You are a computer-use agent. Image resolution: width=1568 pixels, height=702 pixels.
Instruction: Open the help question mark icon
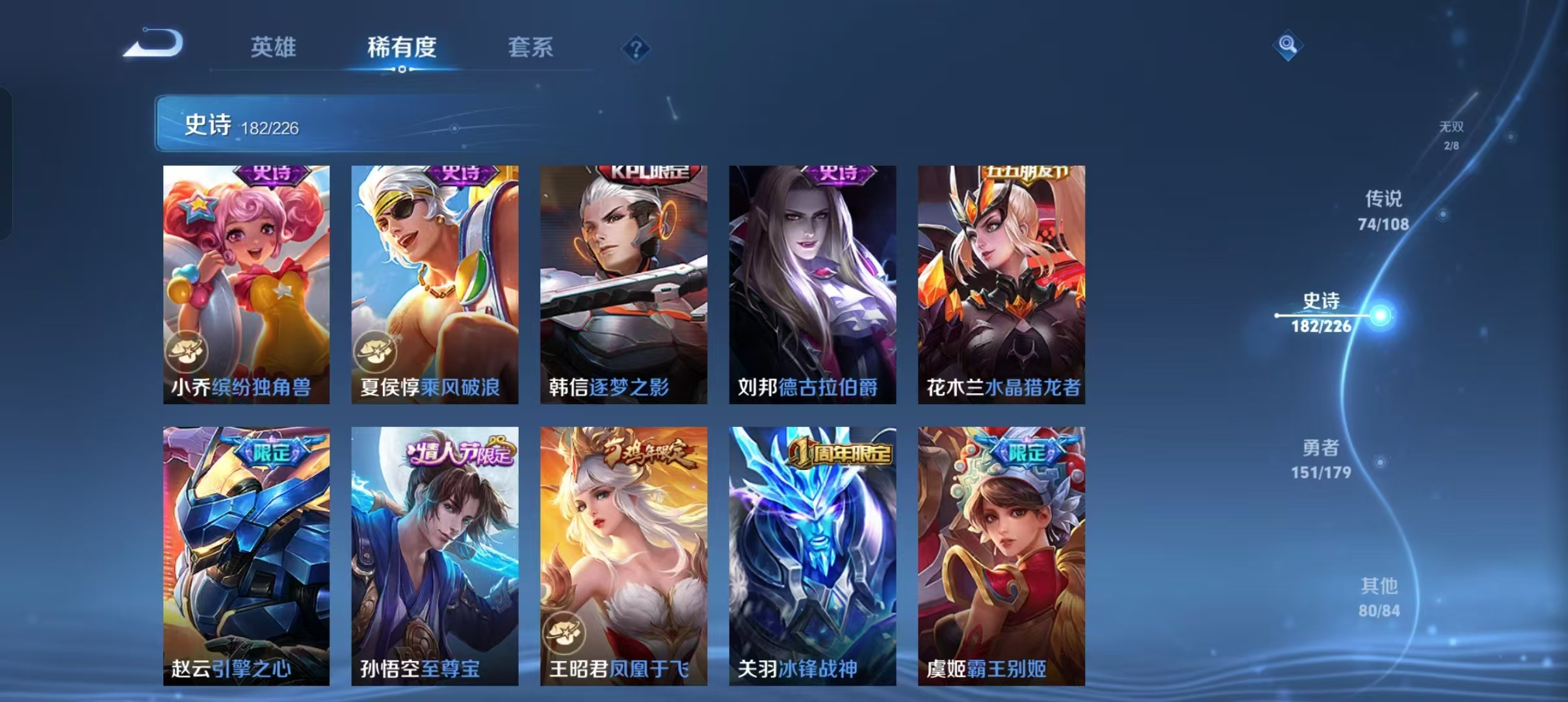tap(638, 49)
